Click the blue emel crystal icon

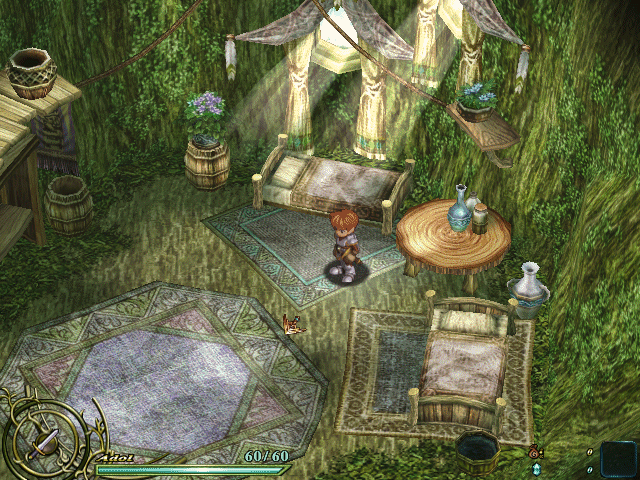click(536, 468)
